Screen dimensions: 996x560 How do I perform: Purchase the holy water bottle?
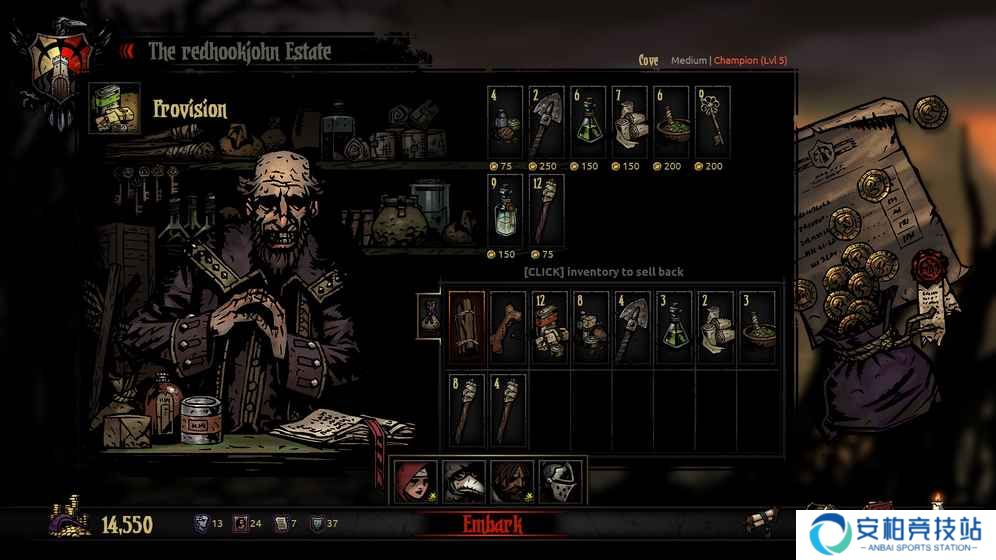(x=505, y=209)
